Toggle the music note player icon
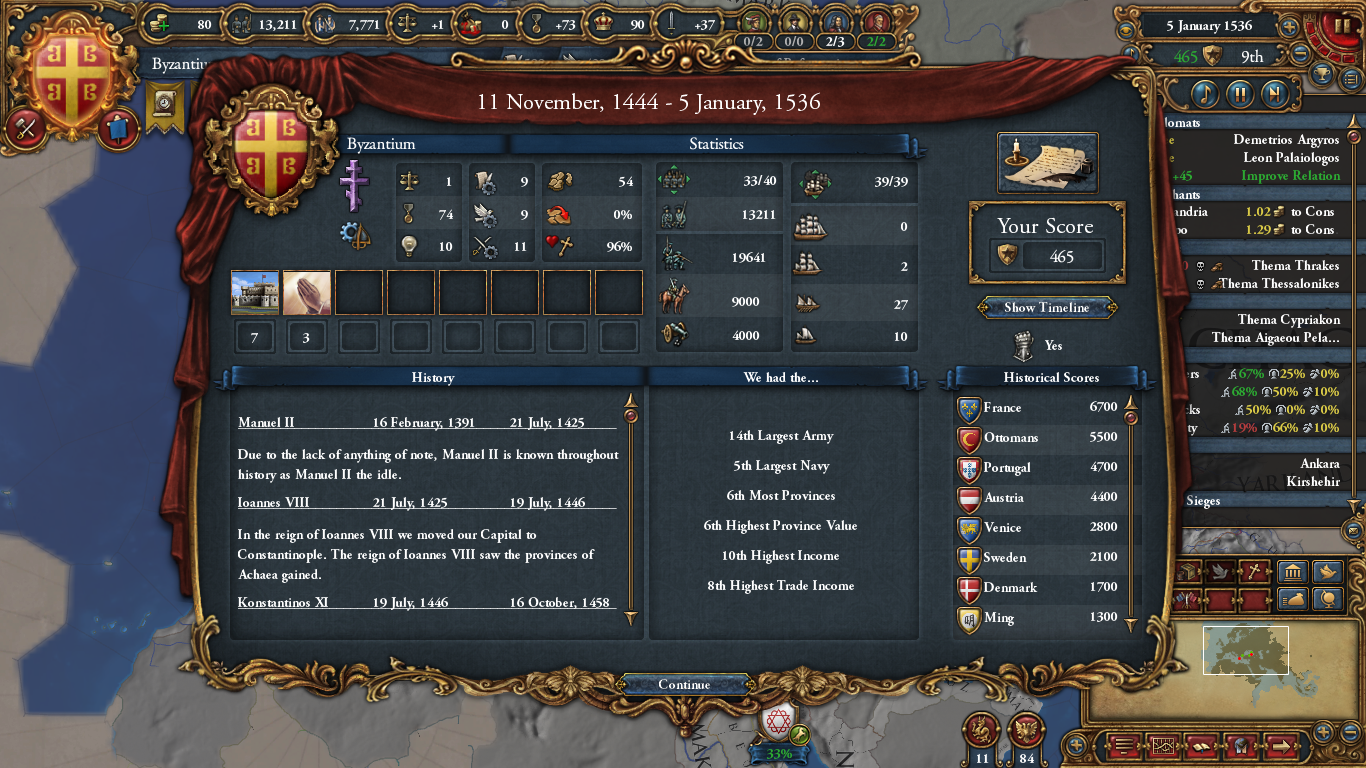Viewport: 1366px width, 768px height. [x=1205, y=94]
